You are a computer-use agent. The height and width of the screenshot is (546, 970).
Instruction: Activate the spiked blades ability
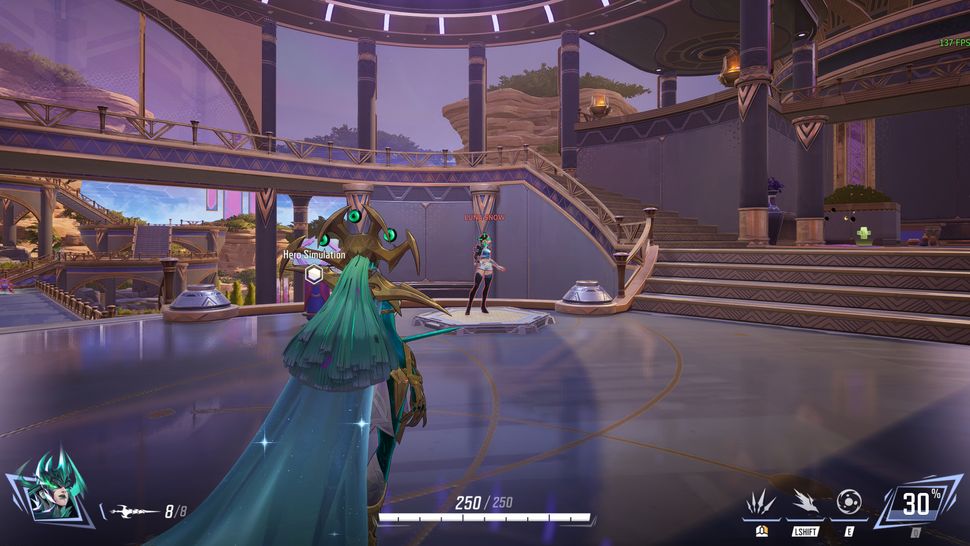761,502
